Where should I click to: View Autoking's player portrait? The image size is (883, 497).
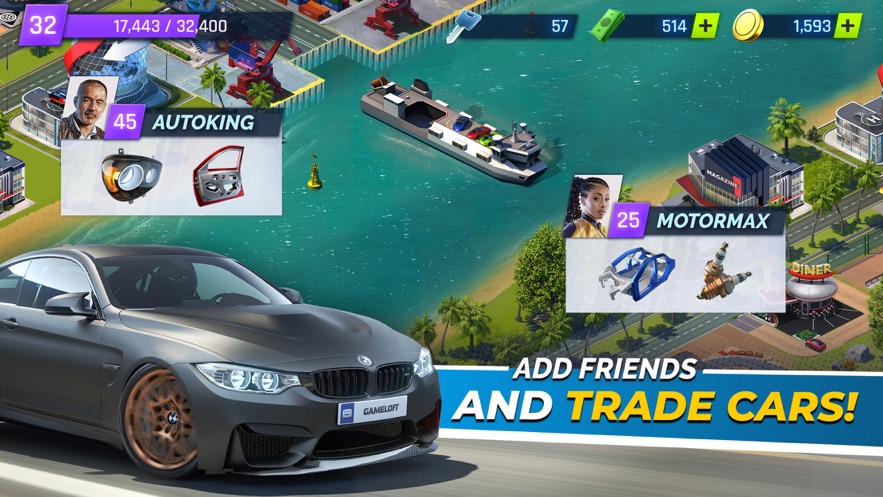[x=82, y=108]
